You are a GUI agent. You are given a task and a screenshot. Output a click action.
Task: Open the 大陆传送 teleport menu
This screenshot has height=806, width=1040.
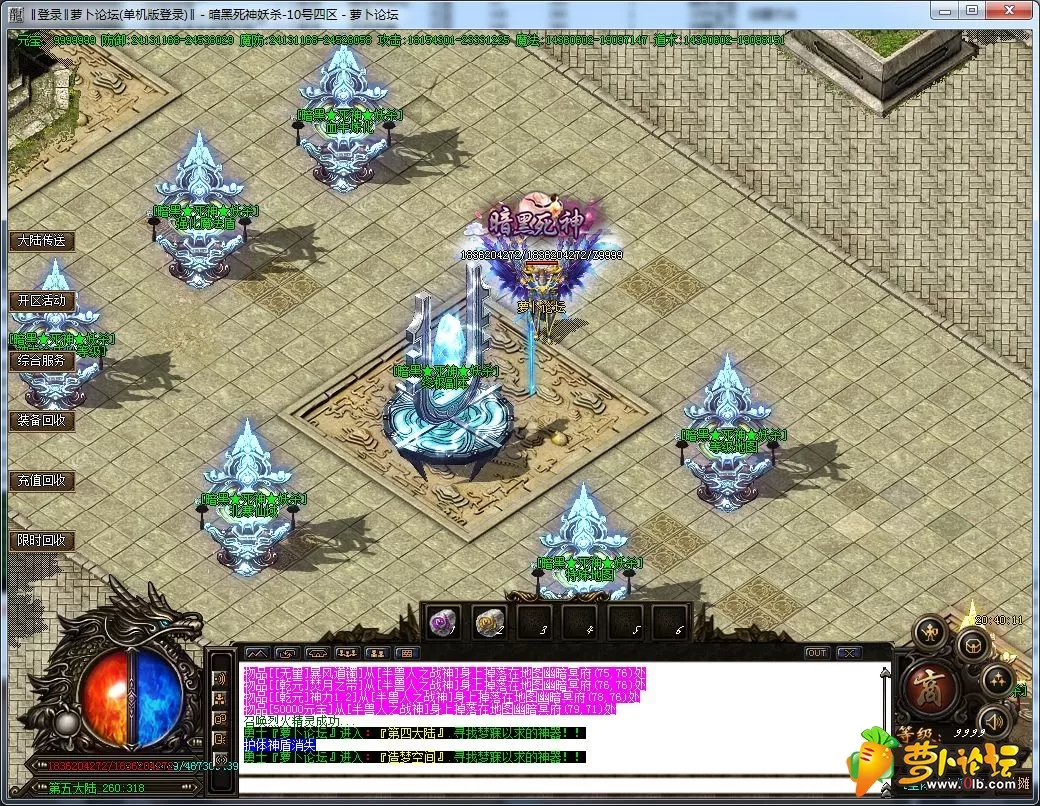tap(43, 241)
